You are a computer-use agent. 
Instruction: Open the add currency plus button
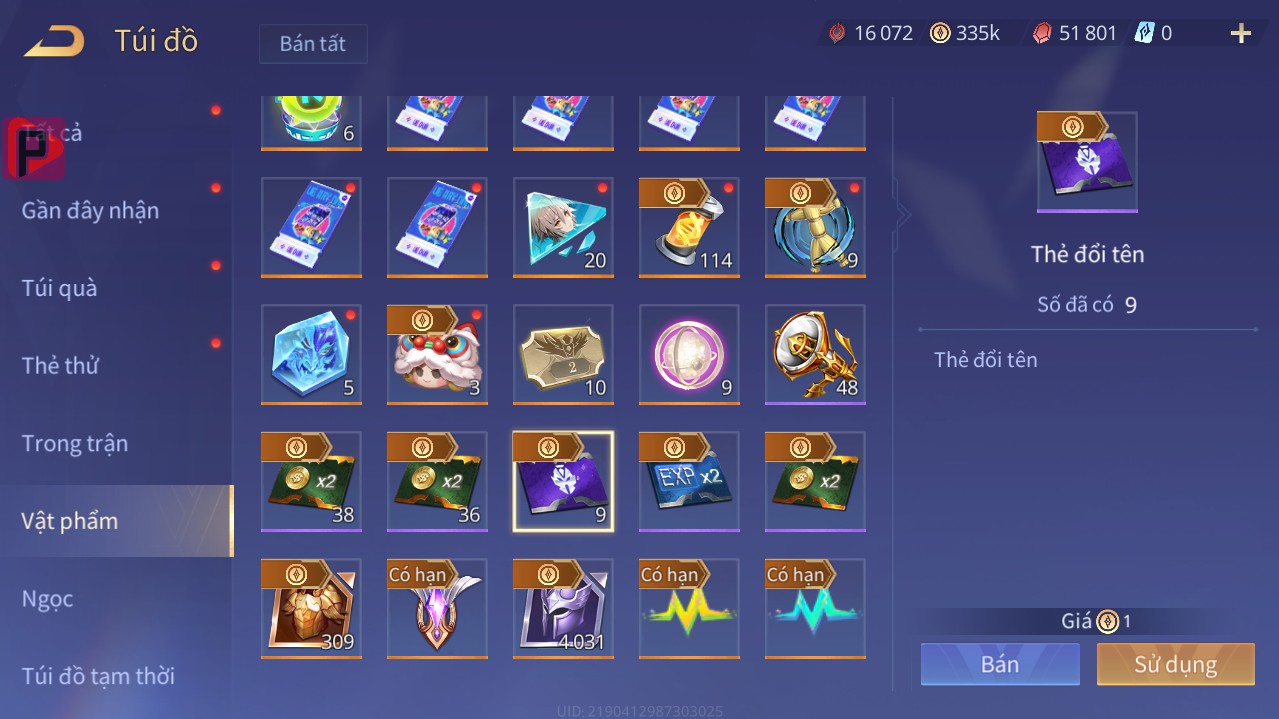(x=1240, y=34)
